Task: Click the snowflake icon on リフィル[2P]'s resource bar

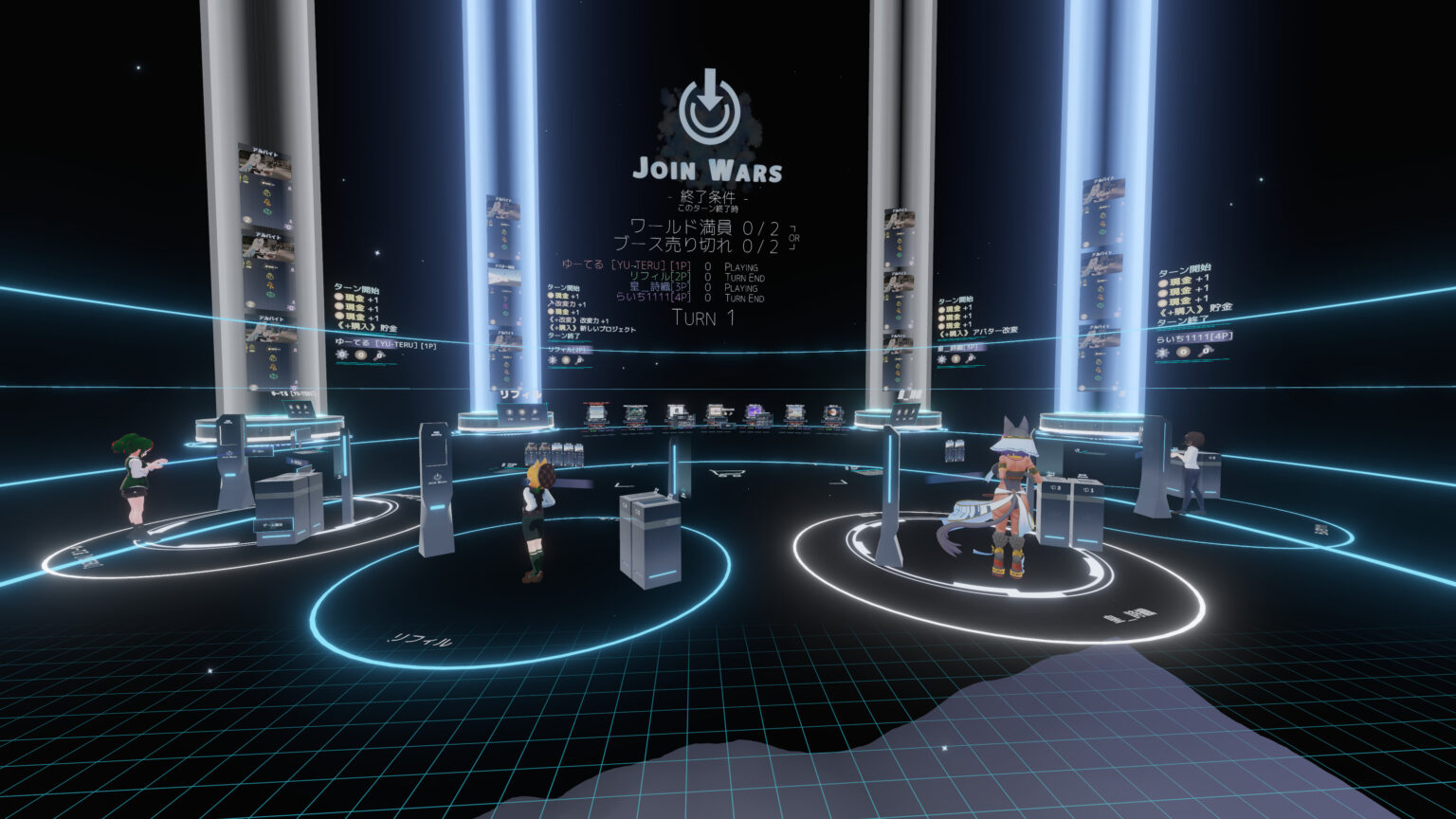Action: pos(552,360)
